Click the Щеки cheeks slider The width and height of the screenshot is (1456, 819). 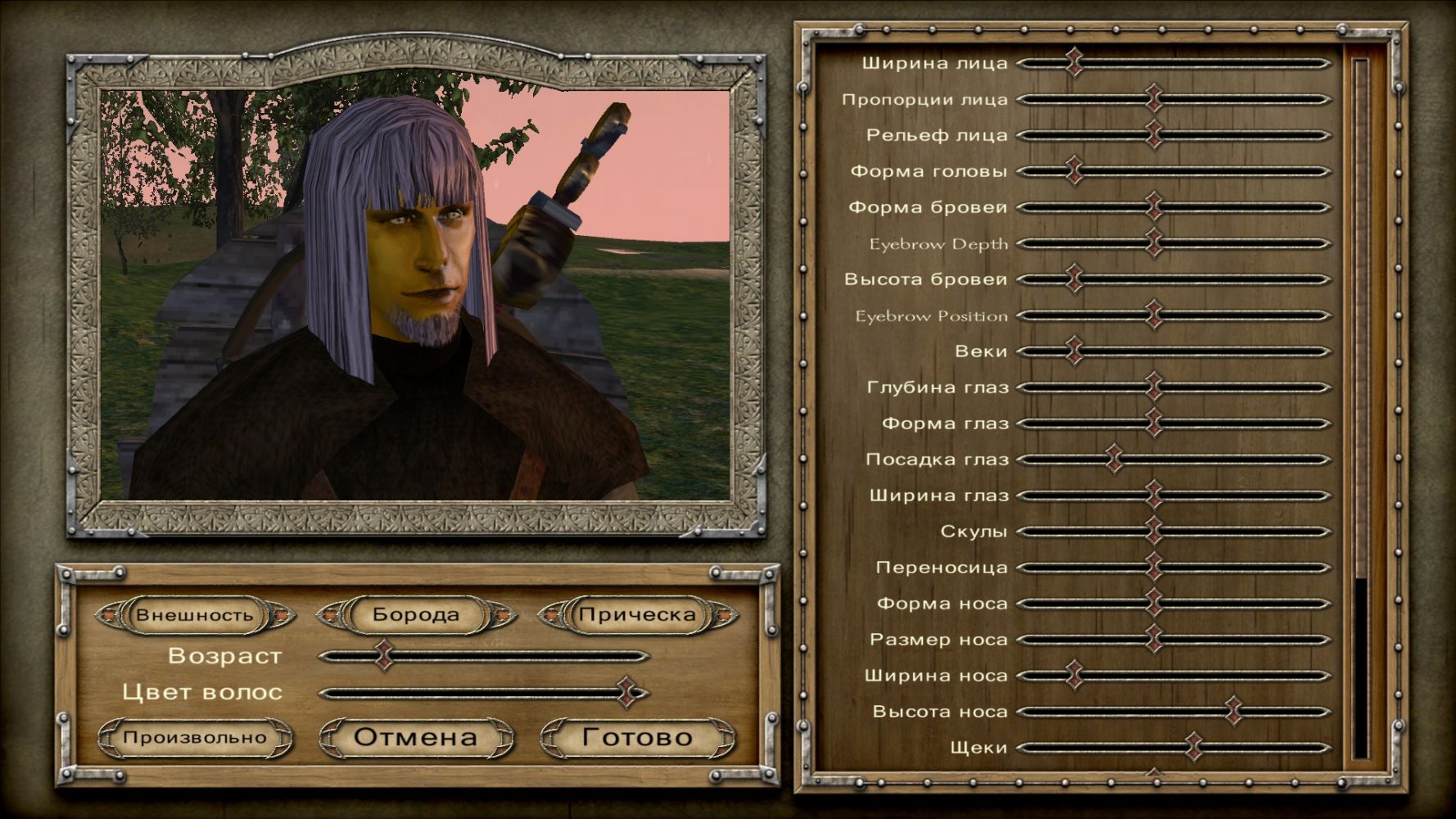pos(1194,748)
